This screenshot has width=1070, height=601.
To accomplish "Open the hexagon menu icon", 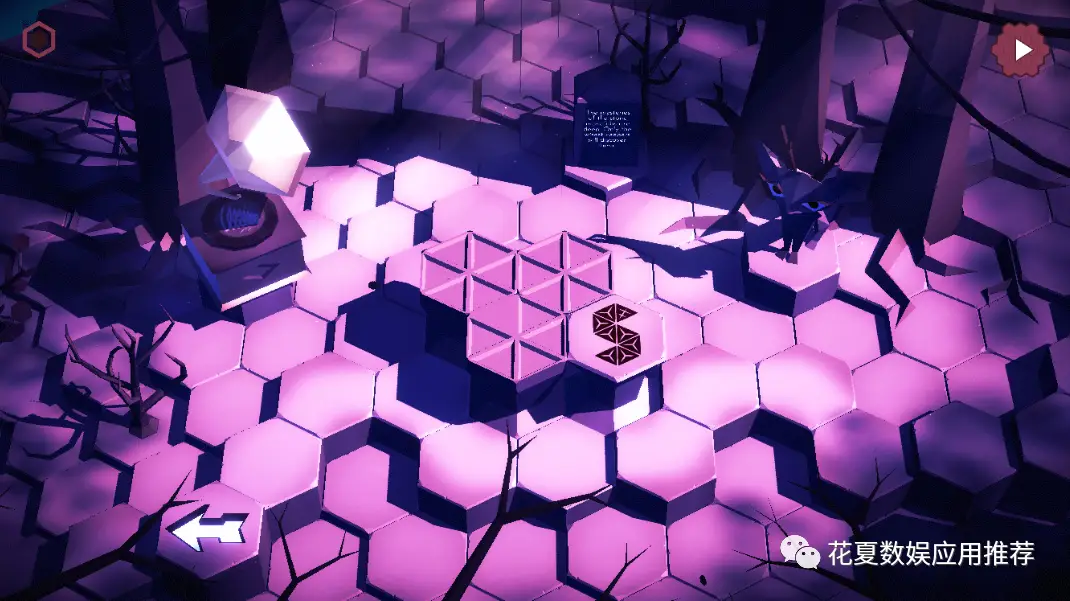I will (39, 39).
